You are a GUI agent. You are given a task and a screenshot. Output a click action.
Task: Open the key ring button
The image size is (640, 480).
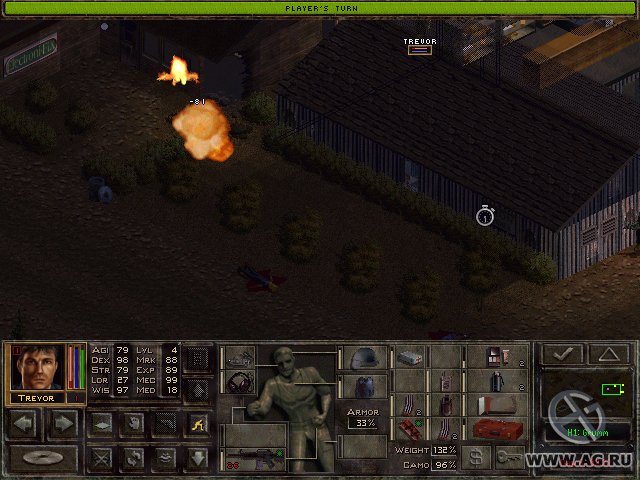click(510, 456)
